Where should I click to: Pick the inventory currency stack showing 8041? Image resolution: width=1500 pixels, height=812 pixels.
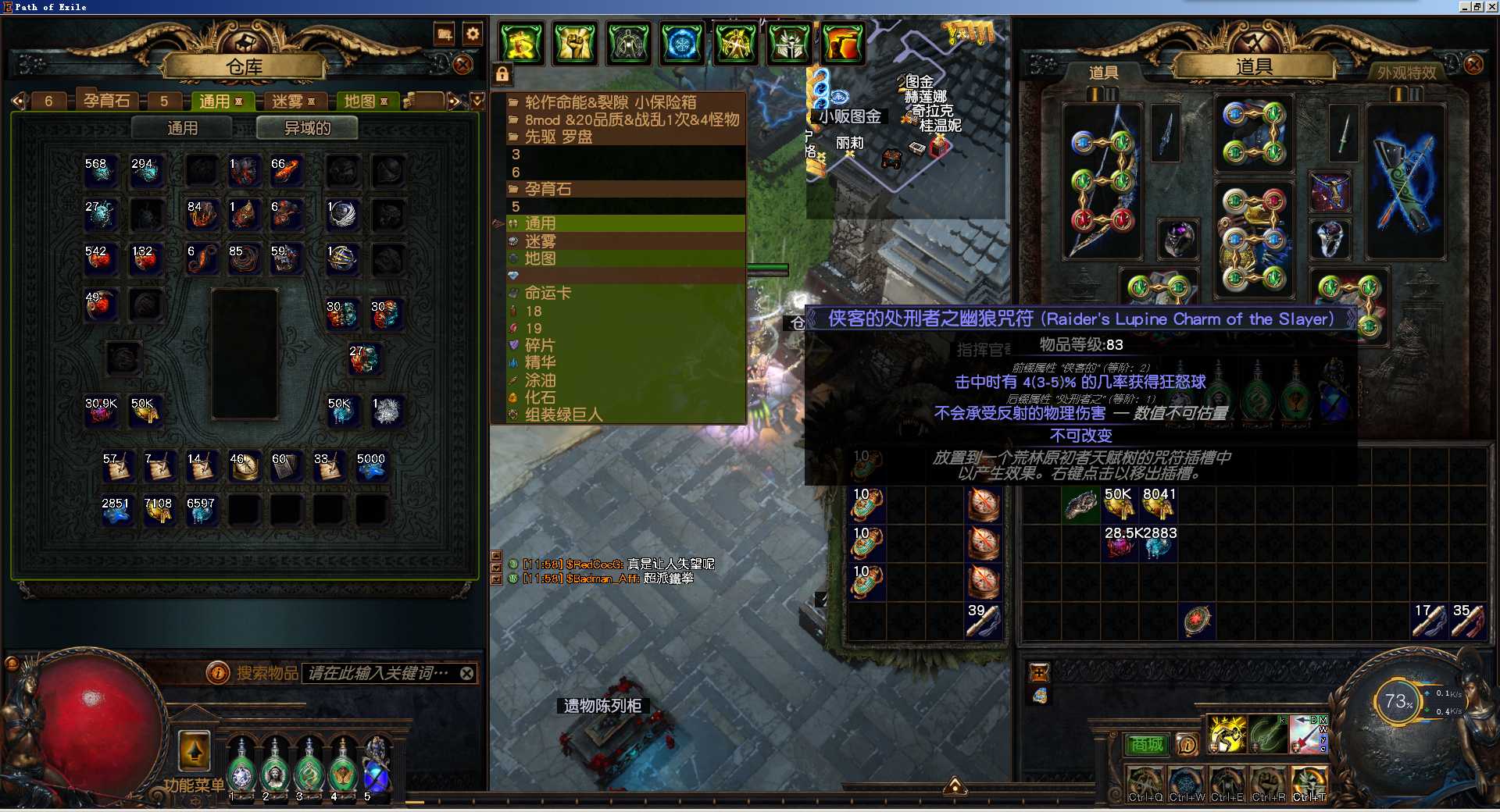point(1159,504)
